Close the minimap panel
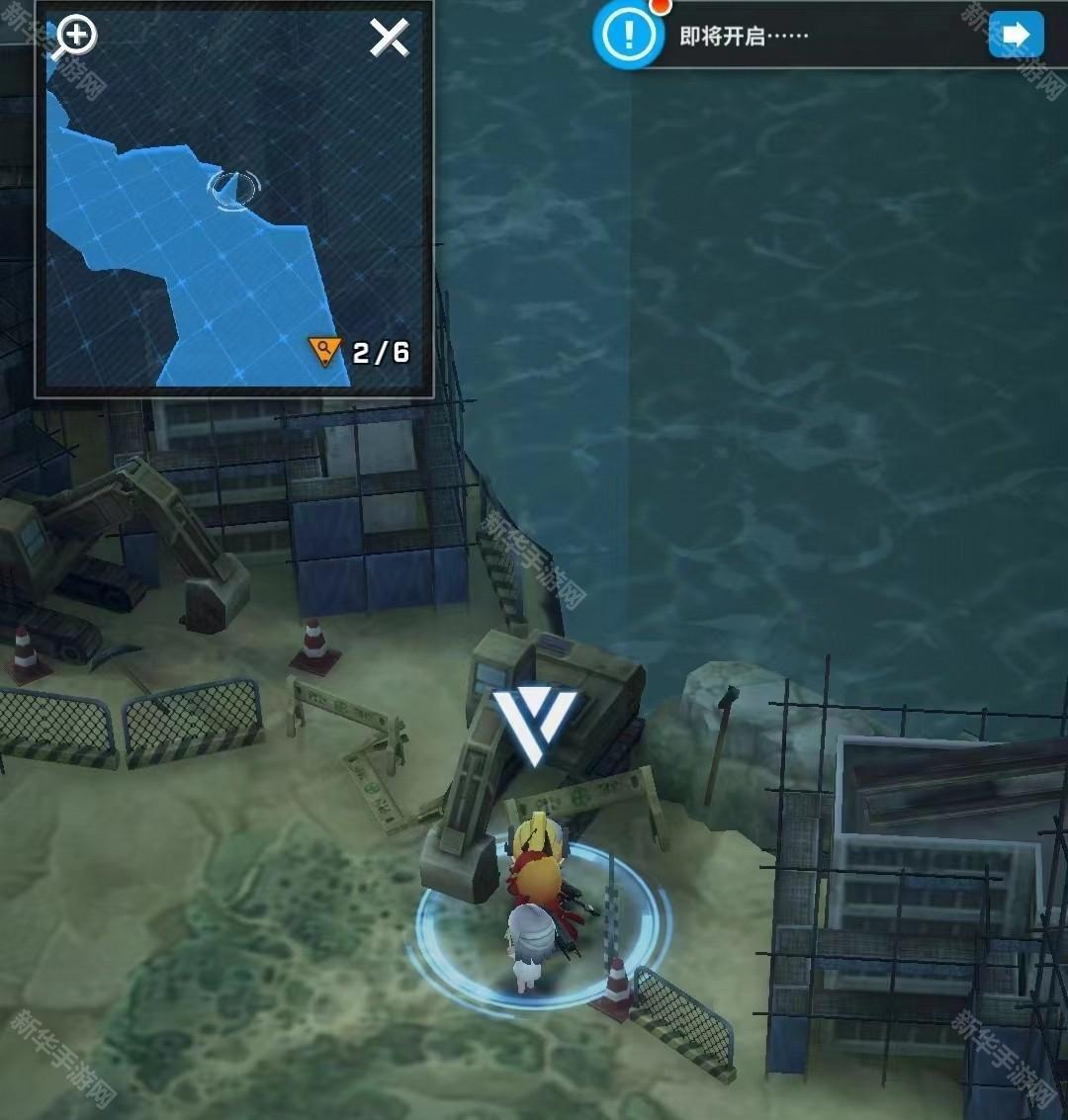The width and height of the screenshot is (1068, 1120). click(389, 39)
